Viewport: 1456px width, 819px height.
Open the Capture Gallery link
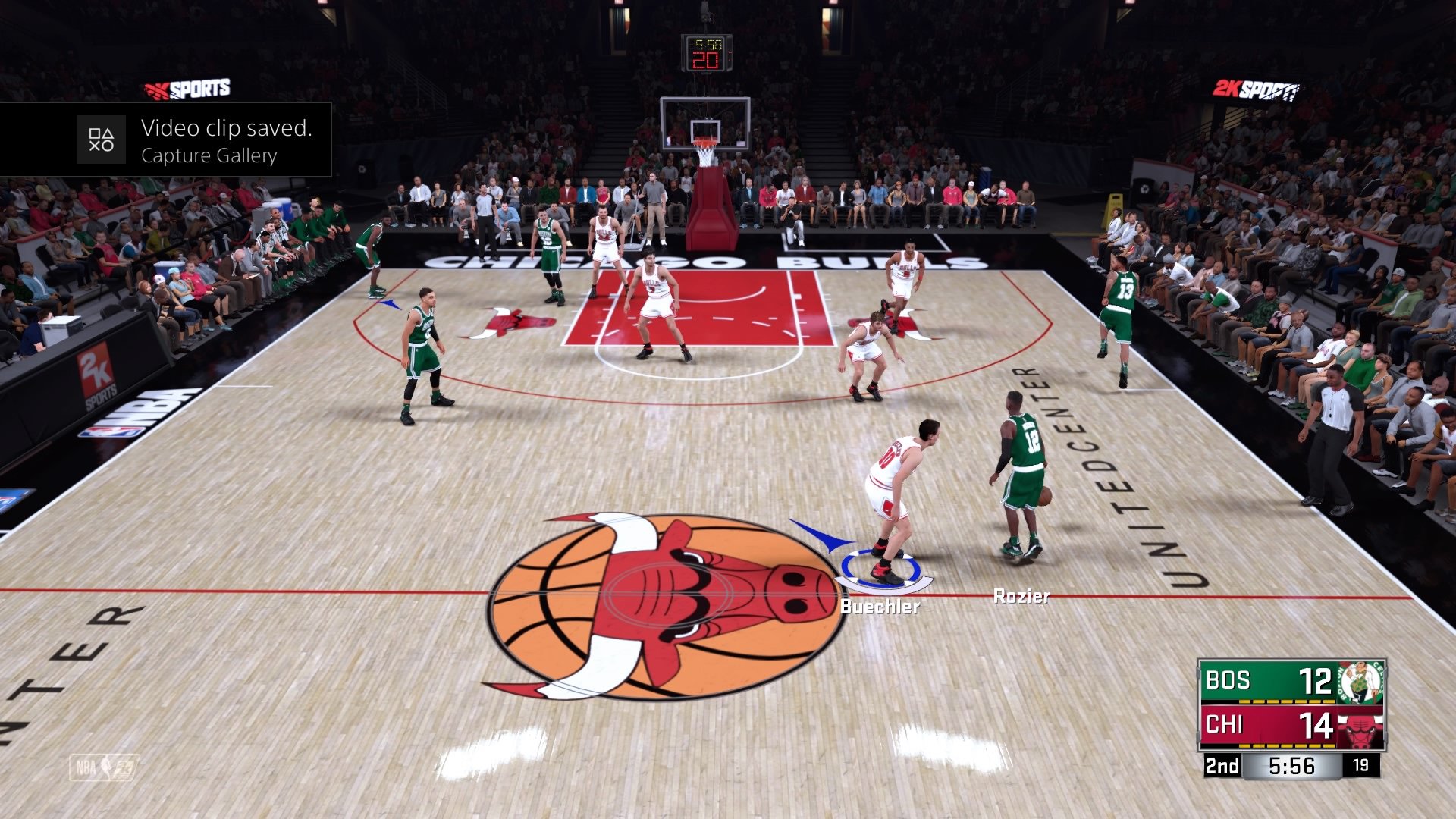pos(210,155)
